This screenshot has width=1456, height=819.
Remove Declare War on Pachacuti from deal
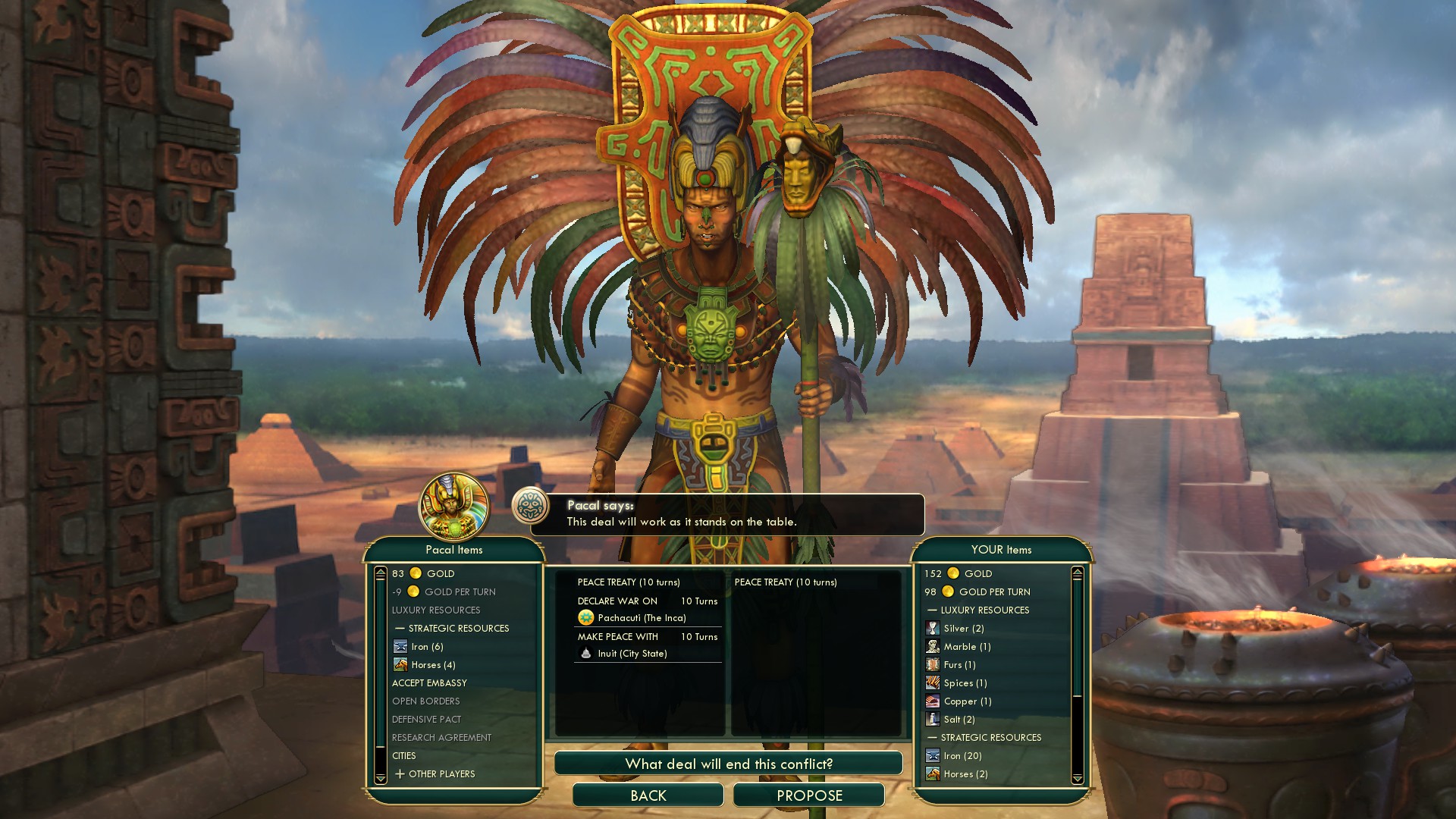point(647,610)
